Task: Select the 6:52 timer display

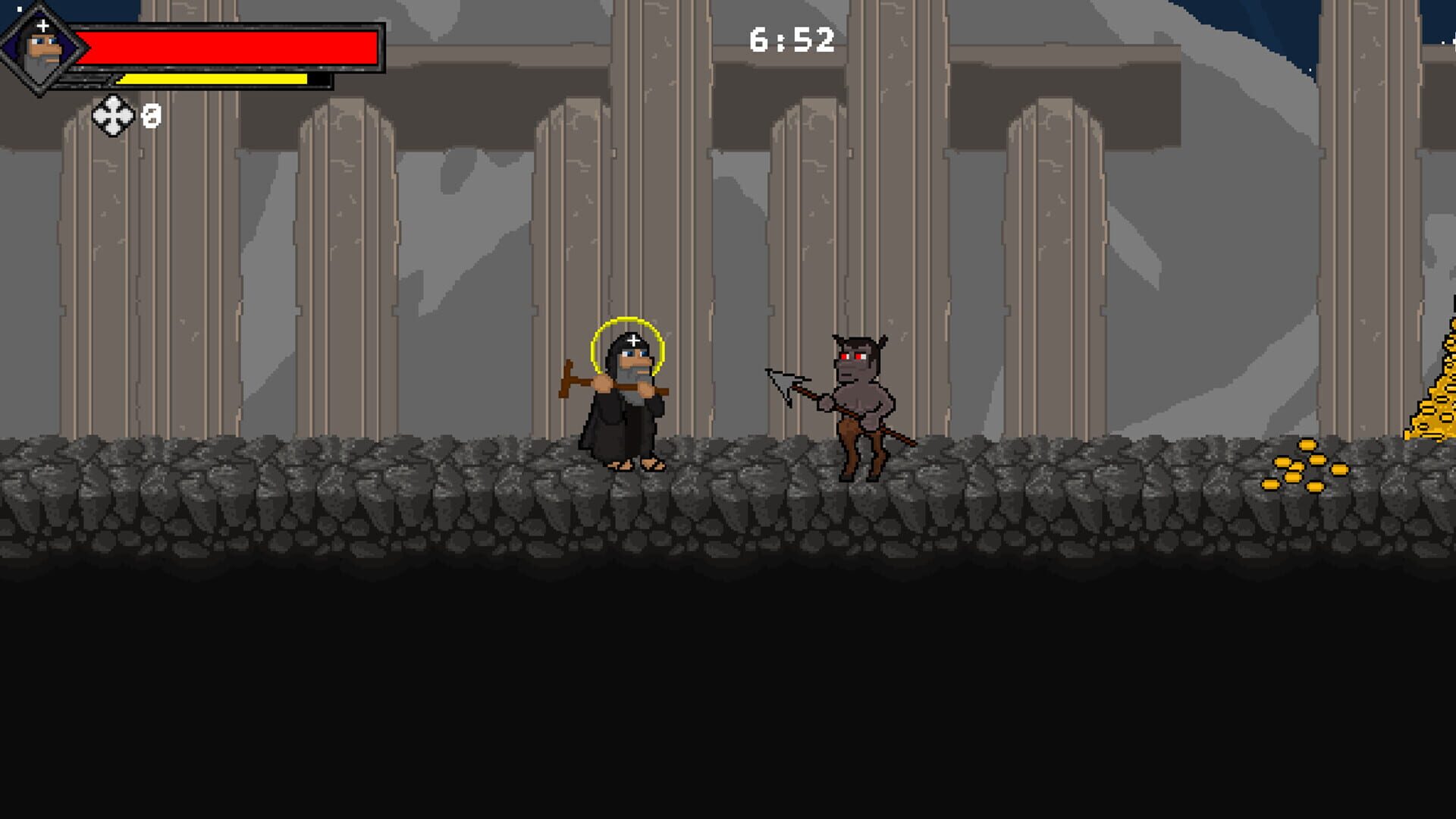Action: (790, 39)
